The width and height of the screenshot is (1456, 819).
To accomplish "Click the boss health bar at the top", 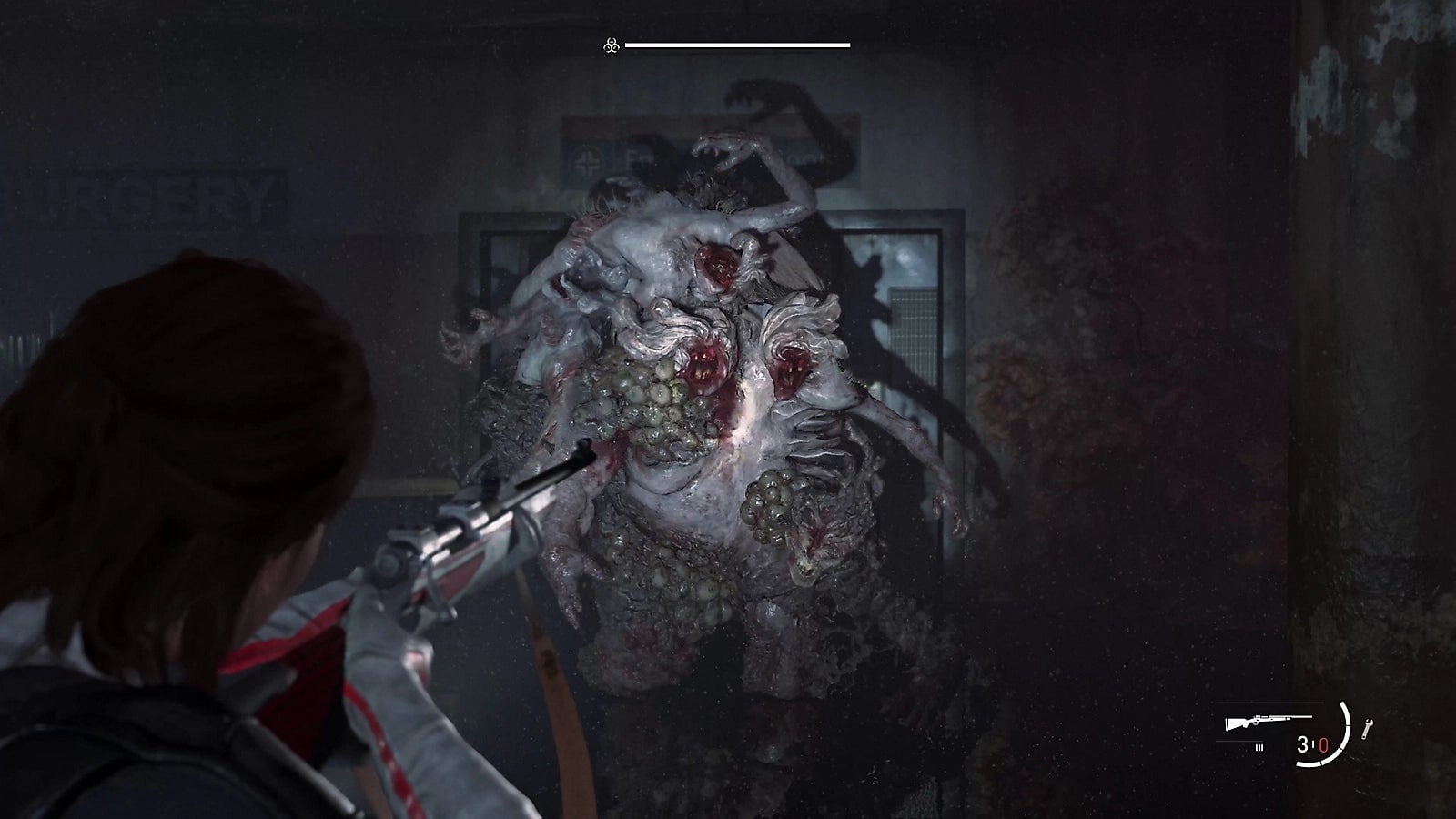I will (x=737, y=45).
